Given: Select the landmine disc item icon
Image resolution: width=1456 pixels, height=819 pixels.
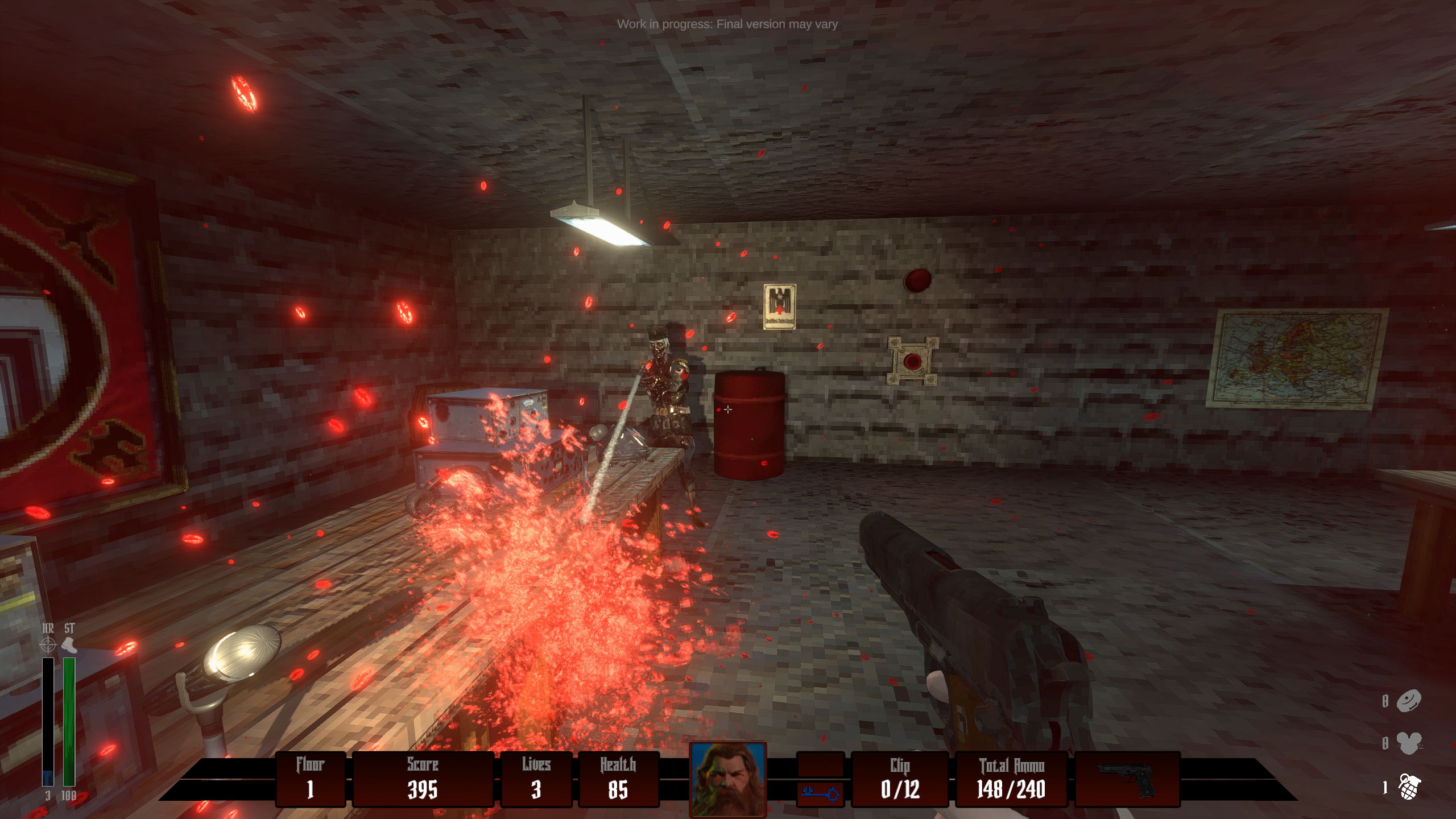Looking at the screenshot, I should click(1409, 701).
